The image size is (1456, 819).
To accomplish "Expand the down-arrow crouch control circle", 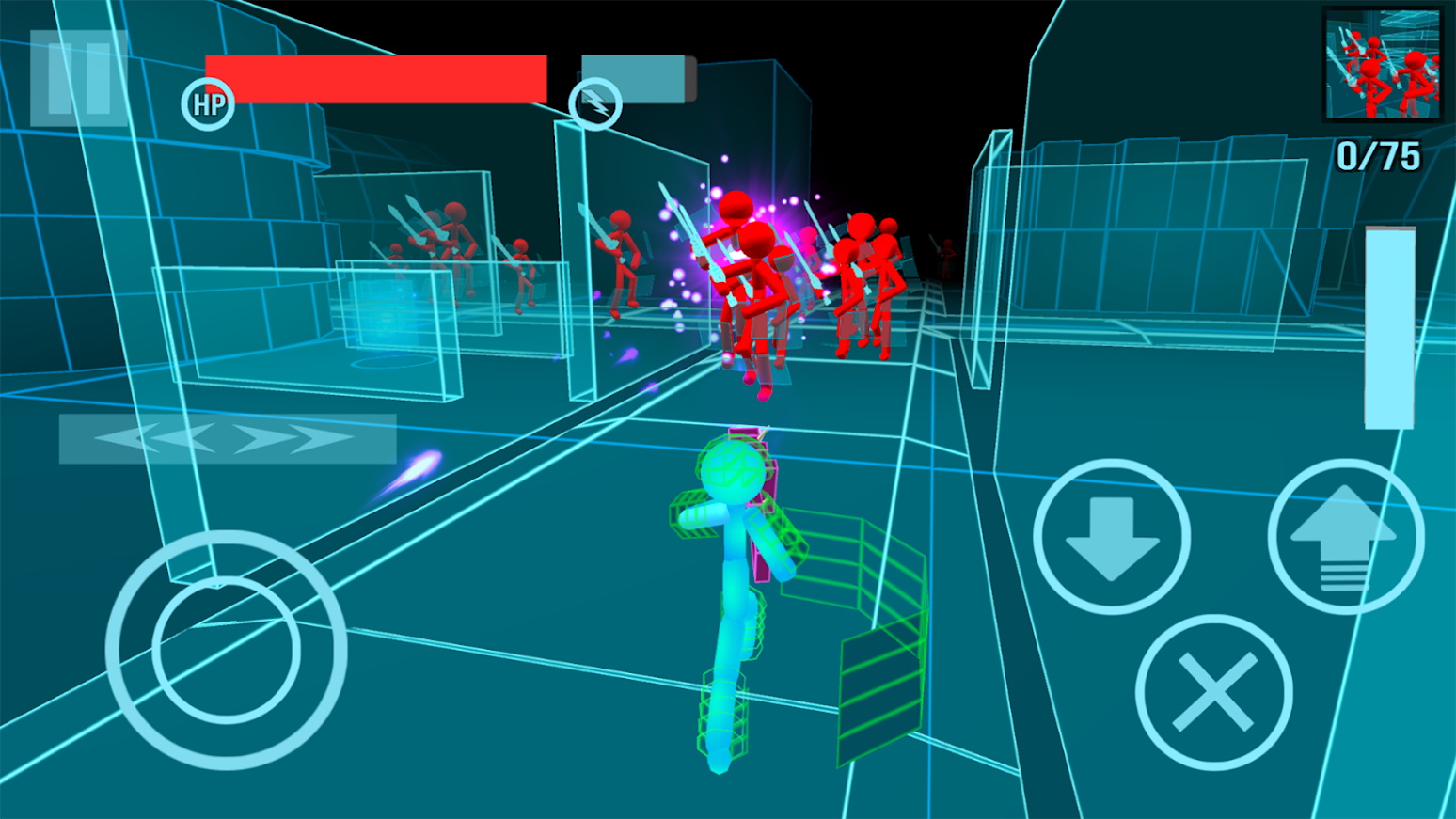I will point(1113,536).
